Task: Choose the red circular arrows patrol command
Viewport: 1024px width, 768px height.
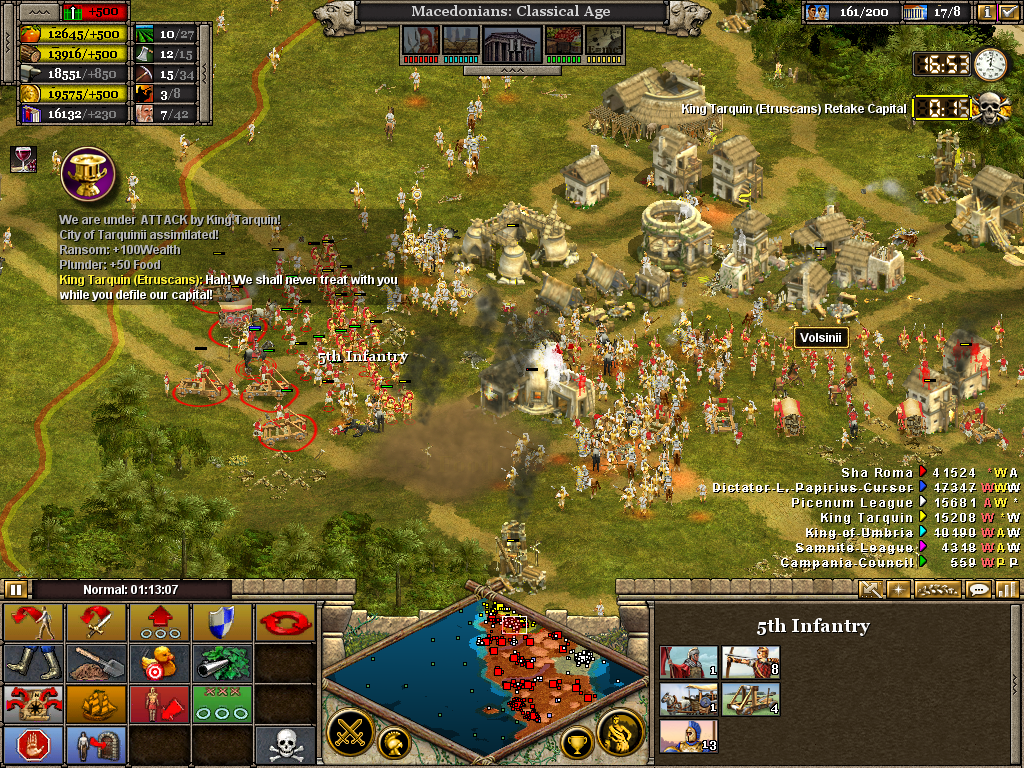Action: pos(284,622)
